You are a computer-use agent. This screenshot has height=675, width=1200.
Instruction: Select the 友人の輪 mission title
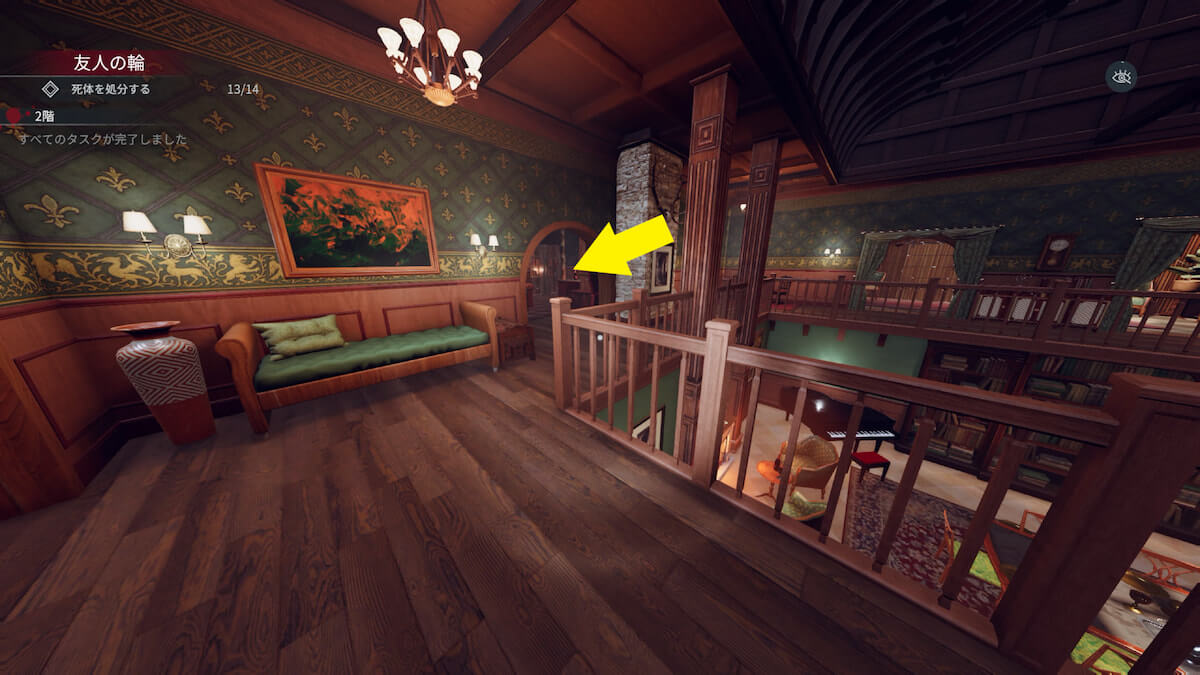(x=109, y=62)
